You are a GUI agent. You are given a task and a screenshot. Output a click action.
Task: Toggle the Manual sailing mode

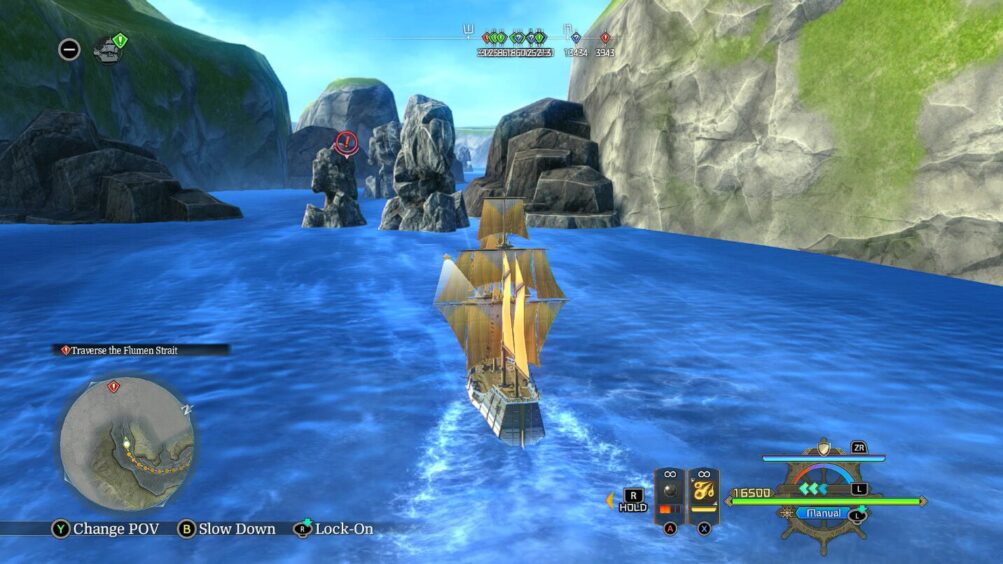824,513
